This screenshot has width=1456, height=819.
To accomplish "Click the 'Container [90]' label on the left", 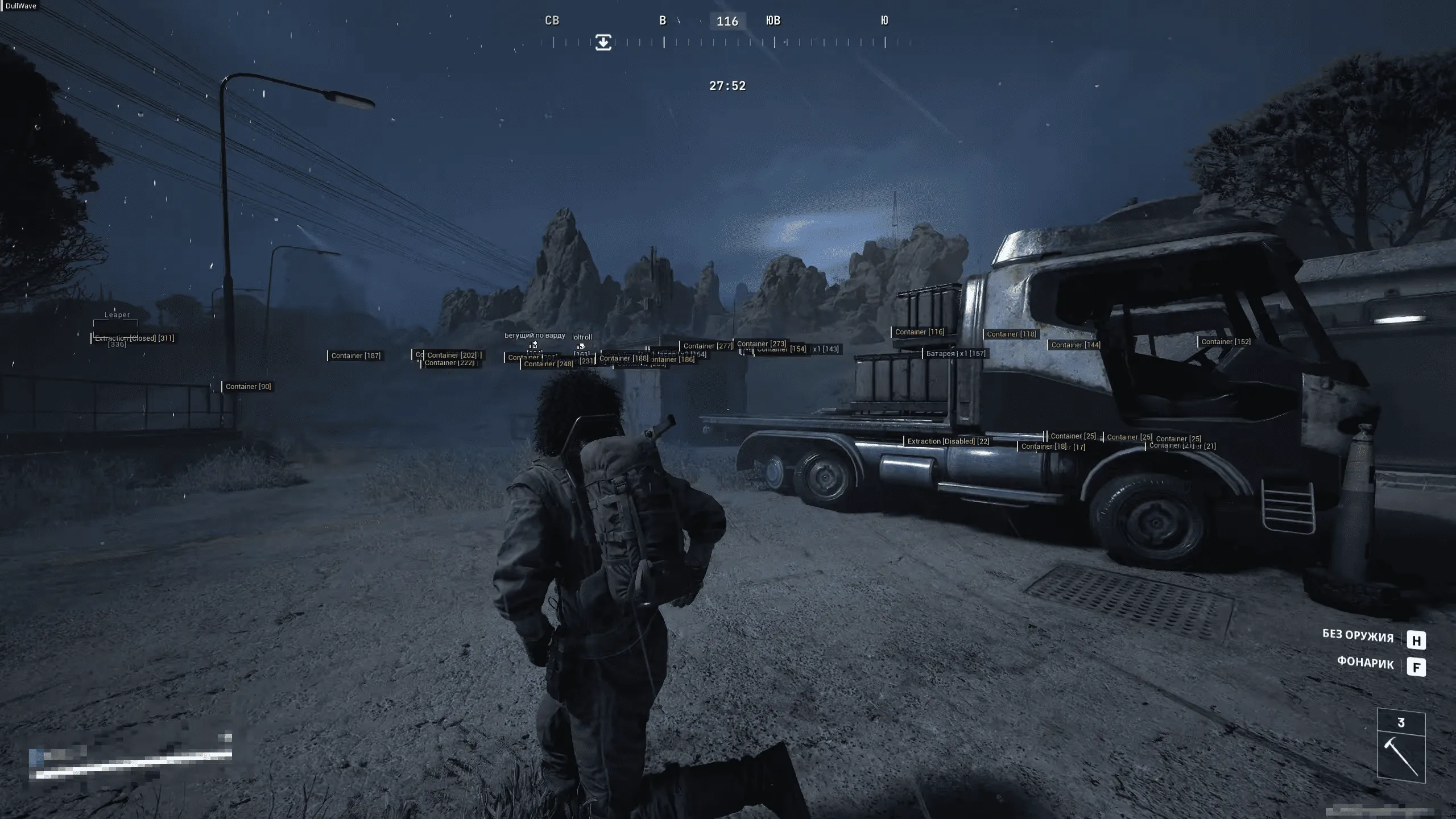I will pyautogui.click(x=248, y=386).
